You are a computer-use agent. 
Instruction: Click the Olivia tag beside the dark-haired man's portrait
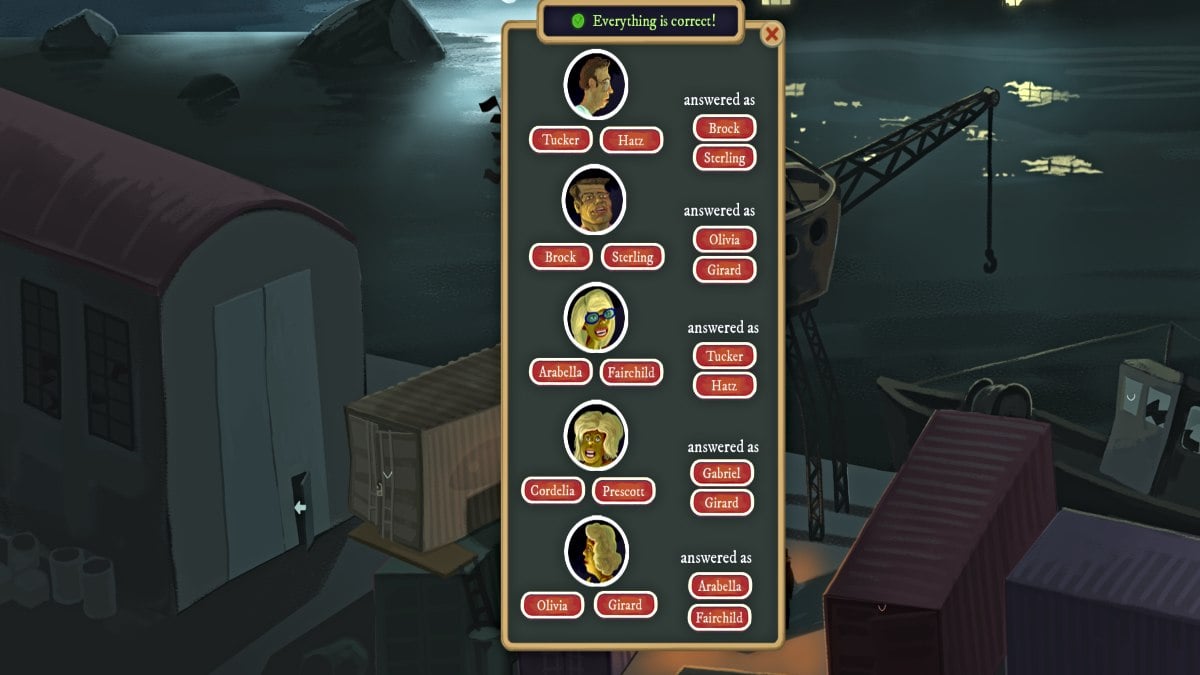(x=724, y=240)
